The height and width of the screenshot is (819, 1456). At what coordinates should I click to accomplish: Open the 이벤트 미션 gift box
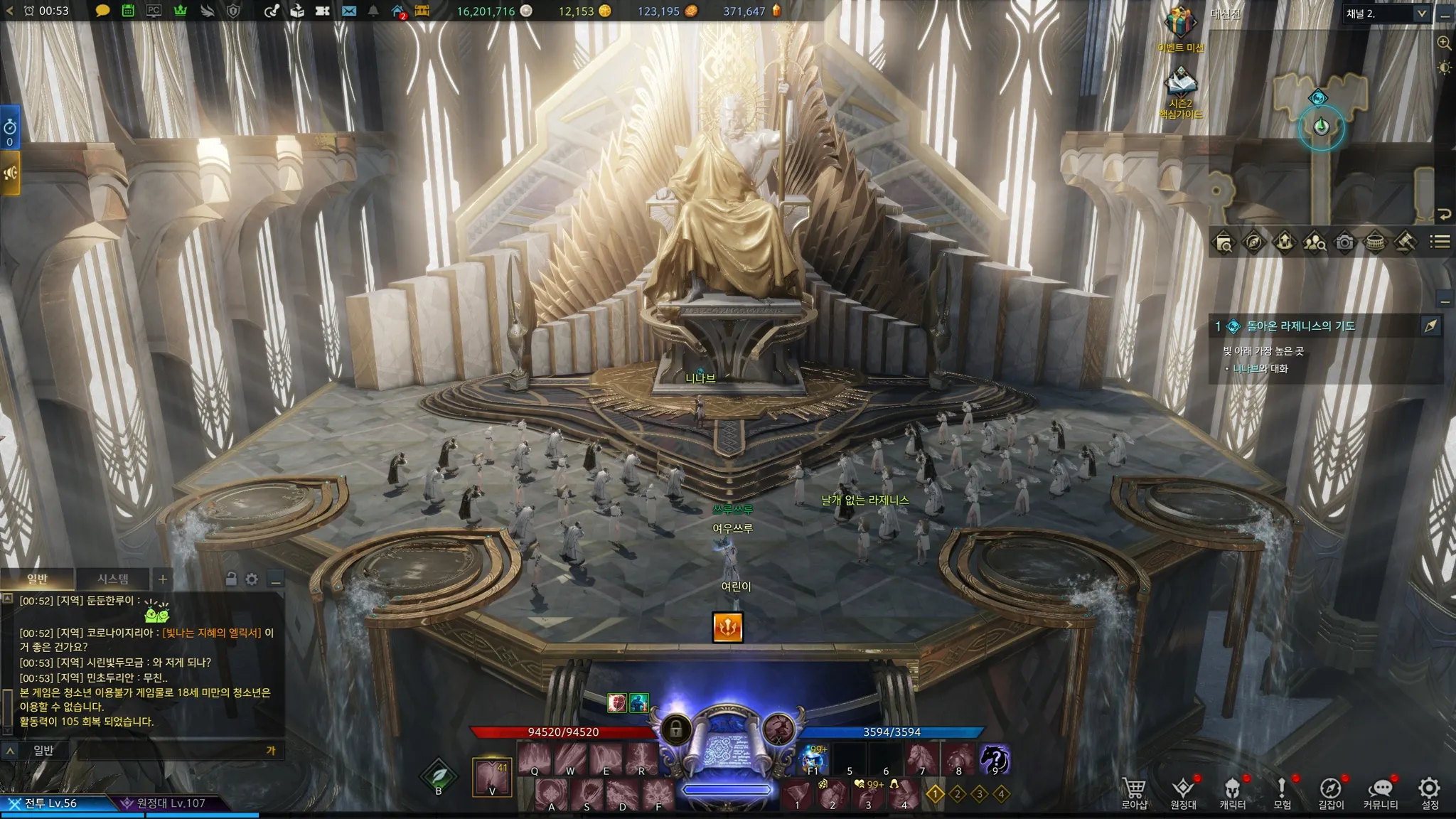coord(1179,24)
